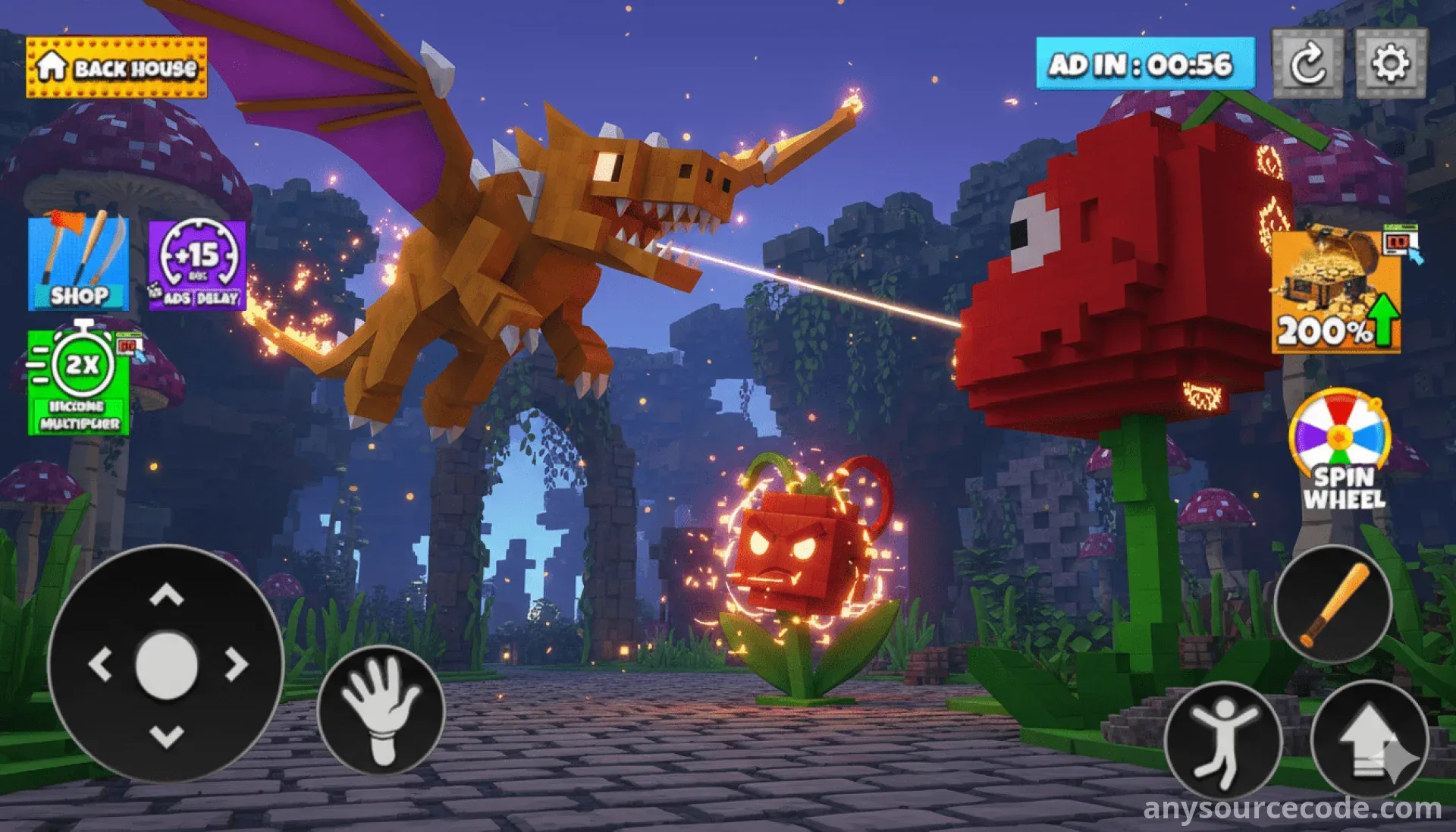Open the Spin Wheel
This screenshot has width=1456, height=832.
(x=1341, y=449)
